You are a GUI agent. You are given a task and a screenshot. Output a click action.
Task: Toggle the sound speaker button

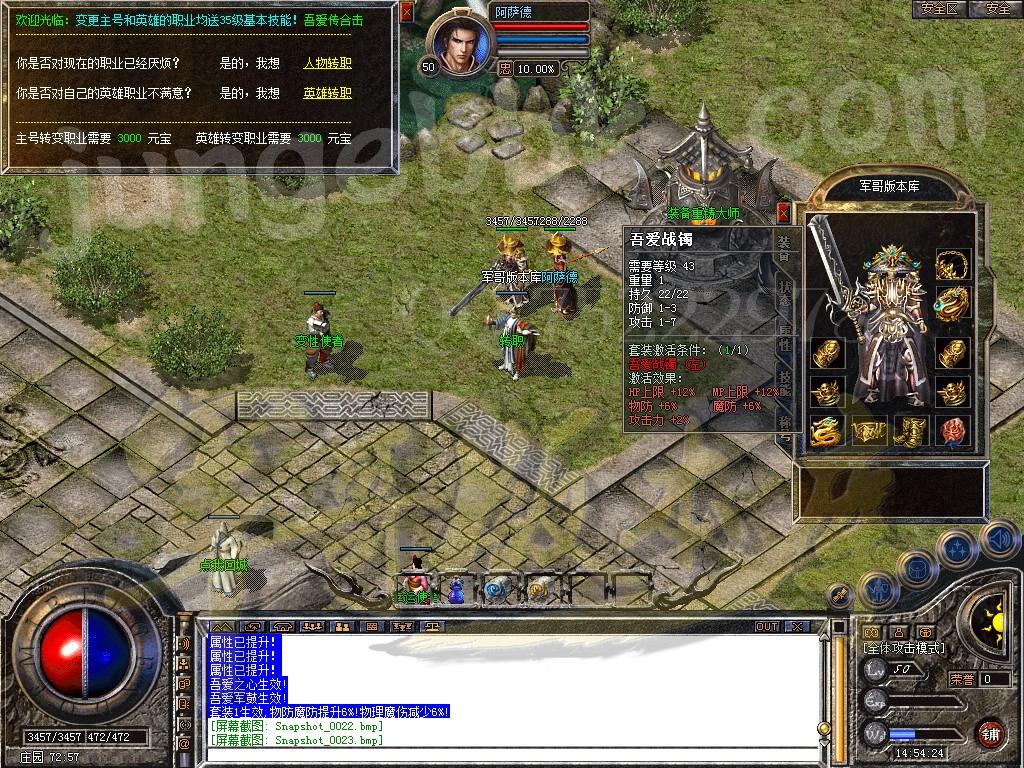[999, 540]
